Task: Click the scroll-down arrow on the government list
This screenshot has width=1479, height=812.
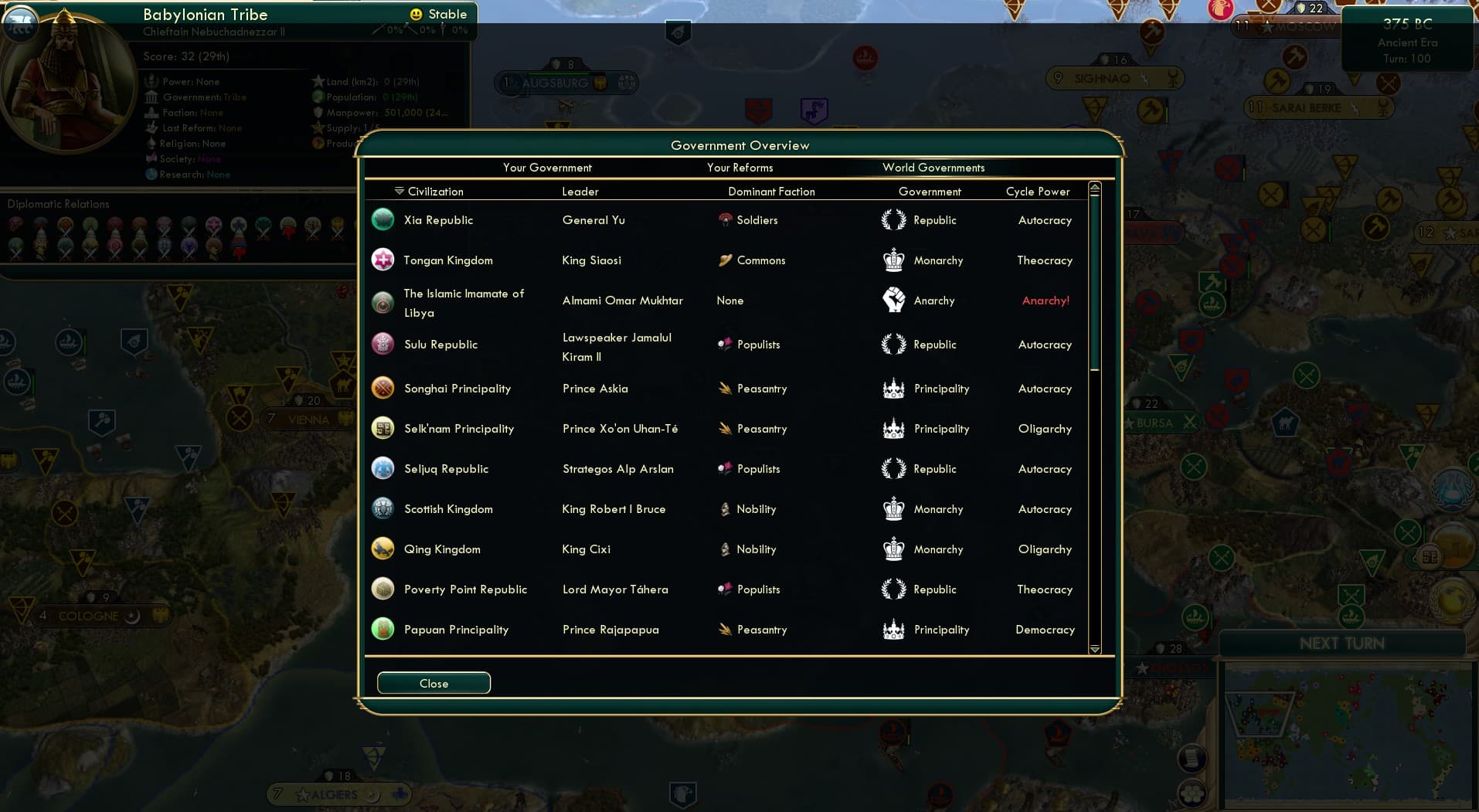Action: pyautogui.click(x=1094, y=650)
